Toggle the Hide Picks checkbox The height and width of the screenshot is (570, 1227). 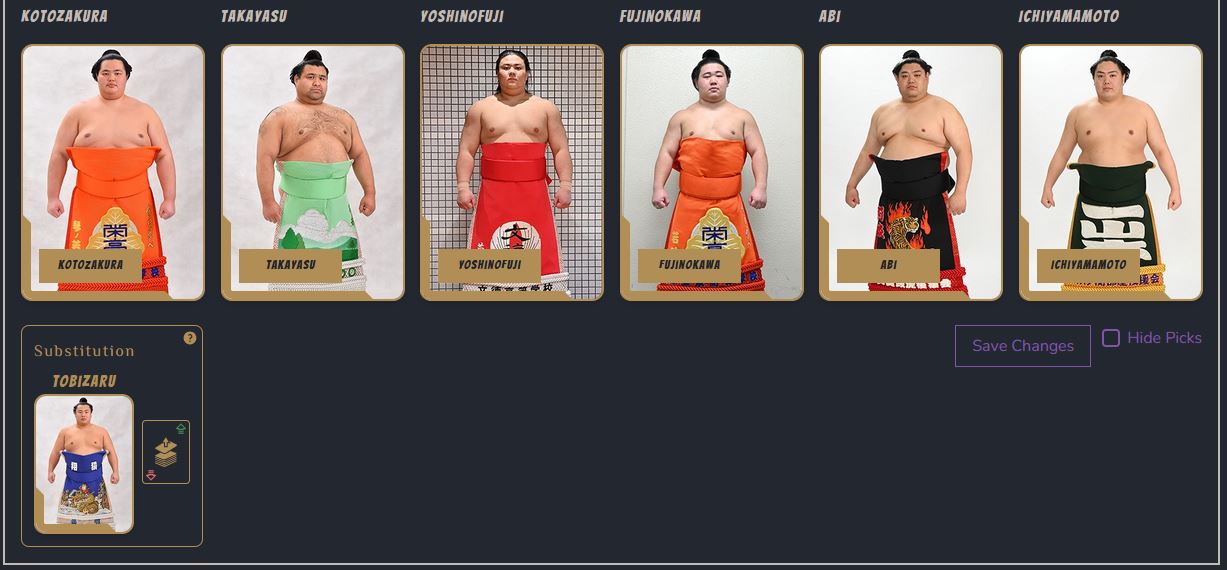pyautogui.click(x=1111, y=338)
